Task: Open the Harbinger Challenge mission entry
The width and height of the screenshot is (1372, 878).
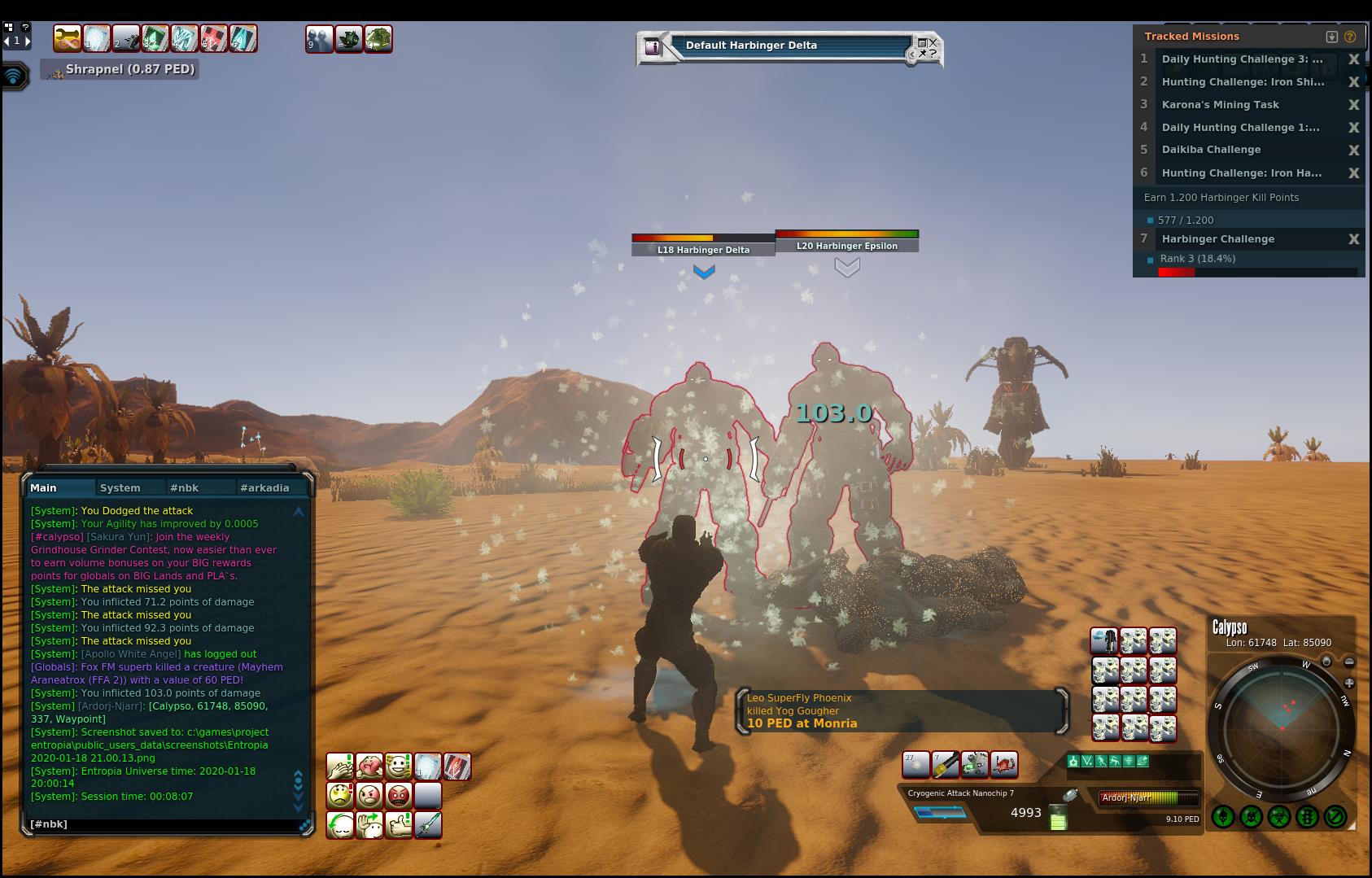Action: [1217, 239]
